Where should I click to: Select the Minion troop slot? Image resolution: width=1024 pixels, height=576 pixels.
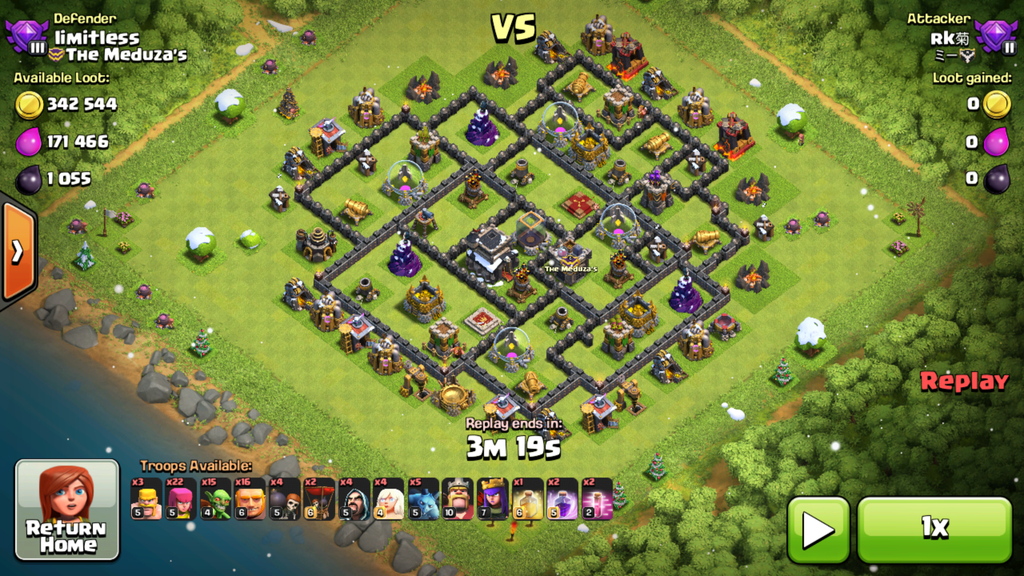423,499
